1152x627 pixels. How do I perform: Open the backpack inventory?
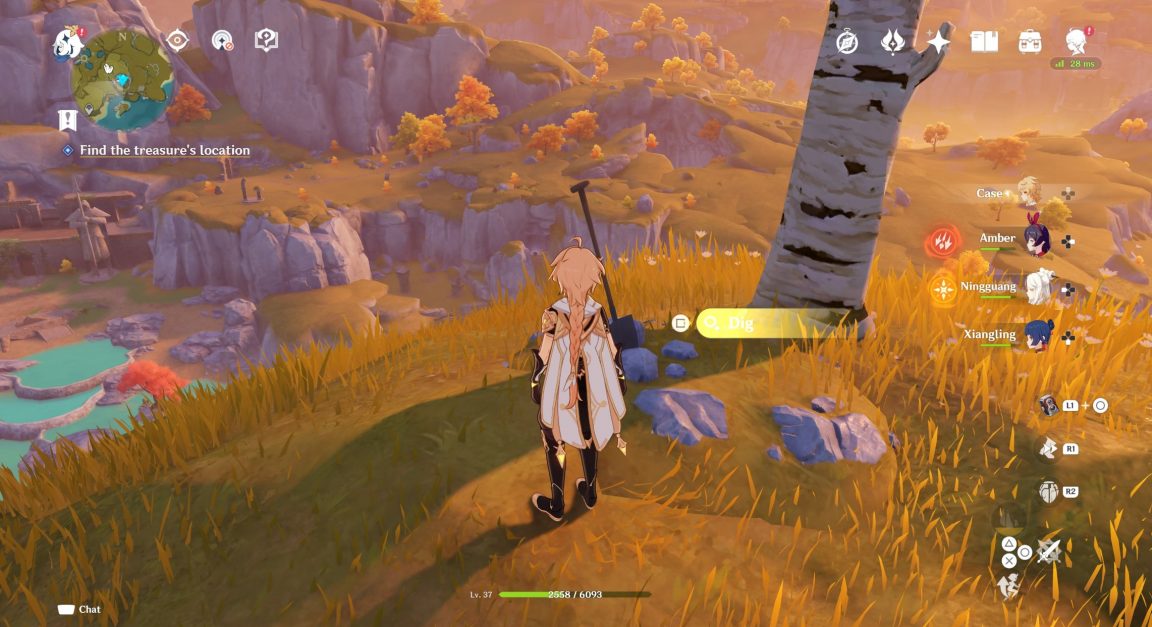[x=1030, y=41]
